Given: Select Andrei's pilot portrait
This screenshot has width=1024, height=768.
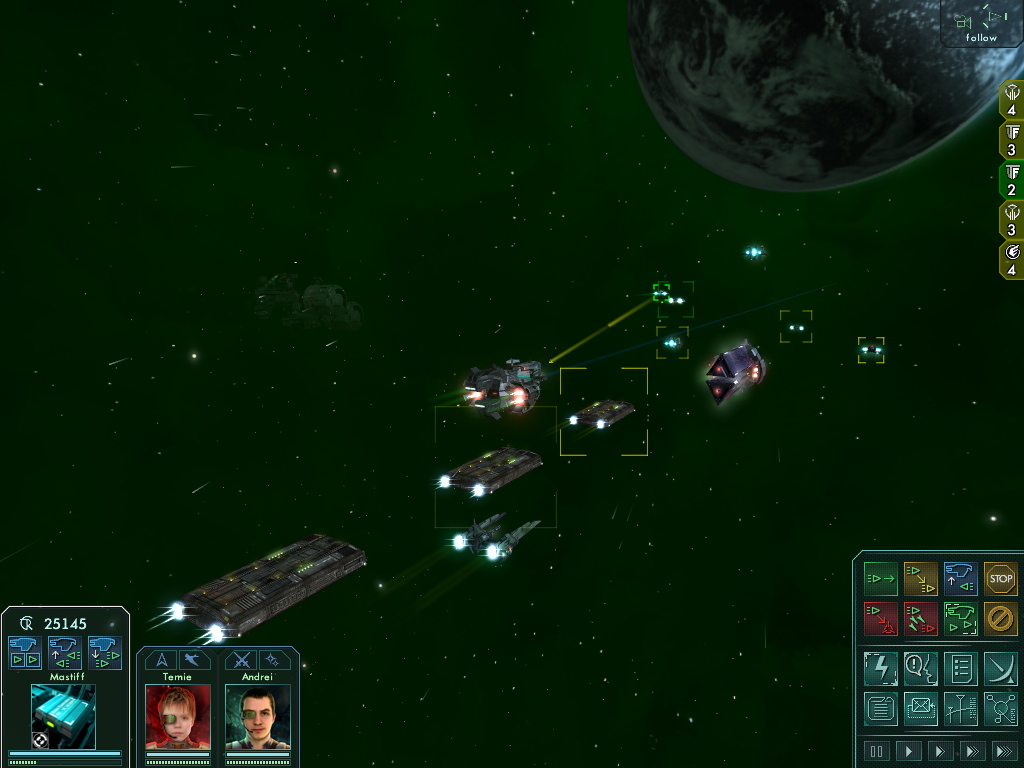Looking at the screenshot, I should pyautogui.click(x=257, y=716).
